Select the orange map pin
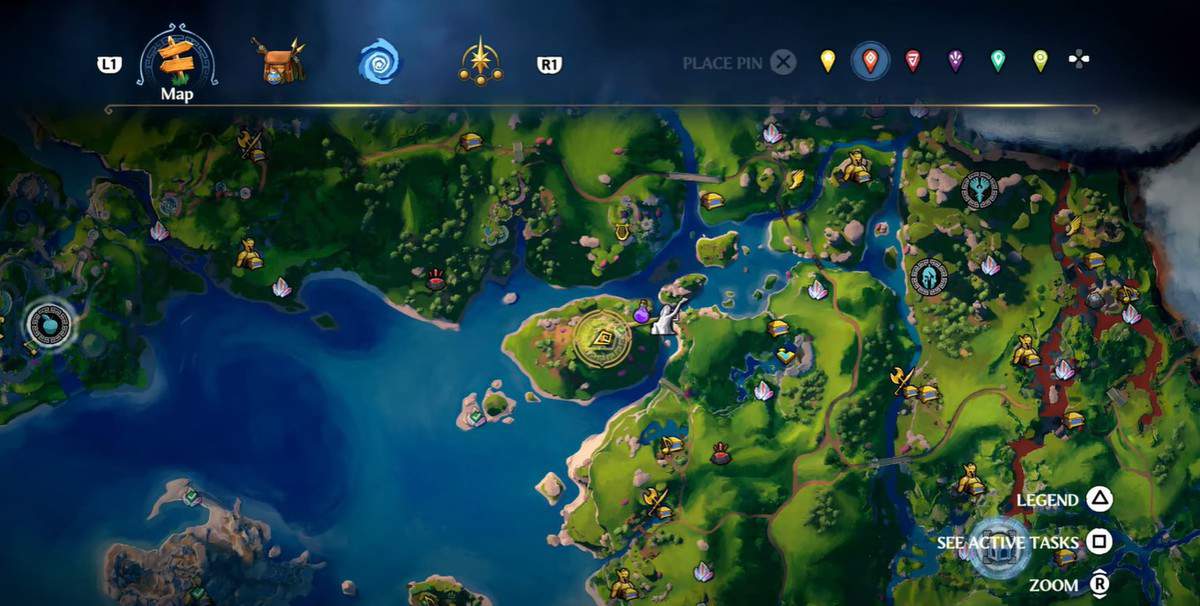This screenshot has height=606, width=1200. (x=870, y=62)
